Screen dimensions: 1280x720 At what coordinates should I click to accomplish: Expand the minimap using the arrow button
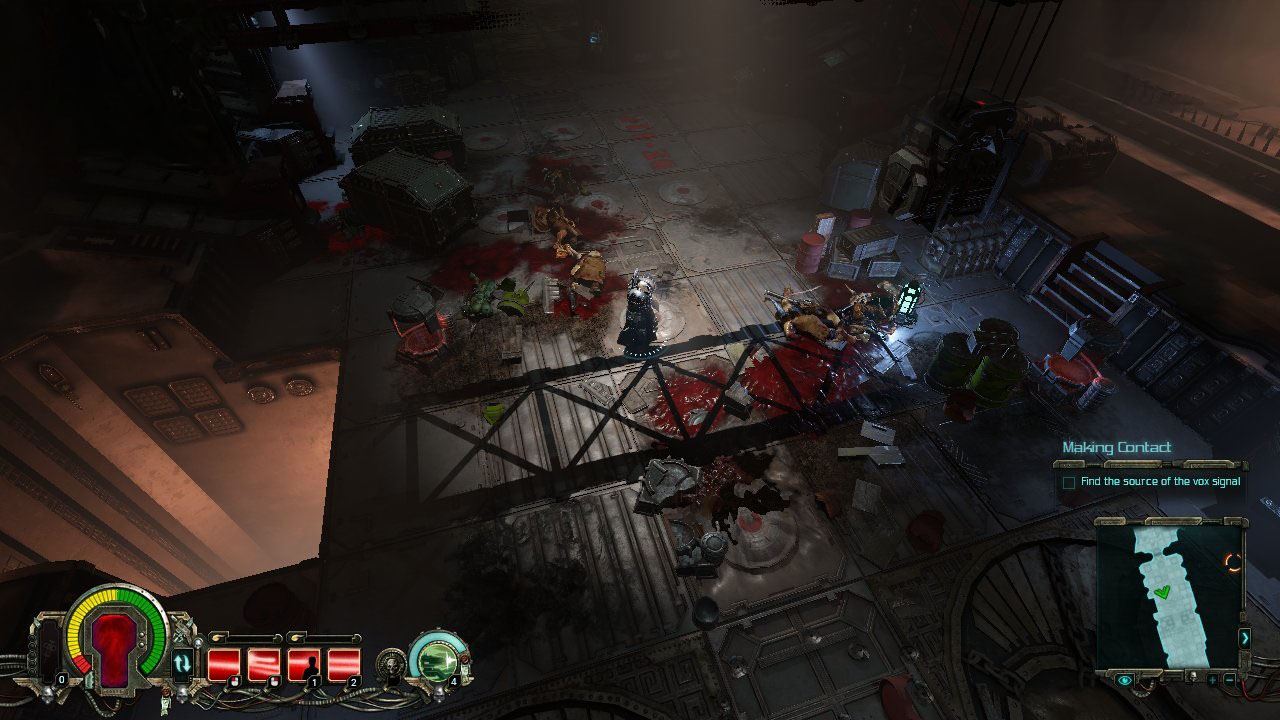[1245, 637]
